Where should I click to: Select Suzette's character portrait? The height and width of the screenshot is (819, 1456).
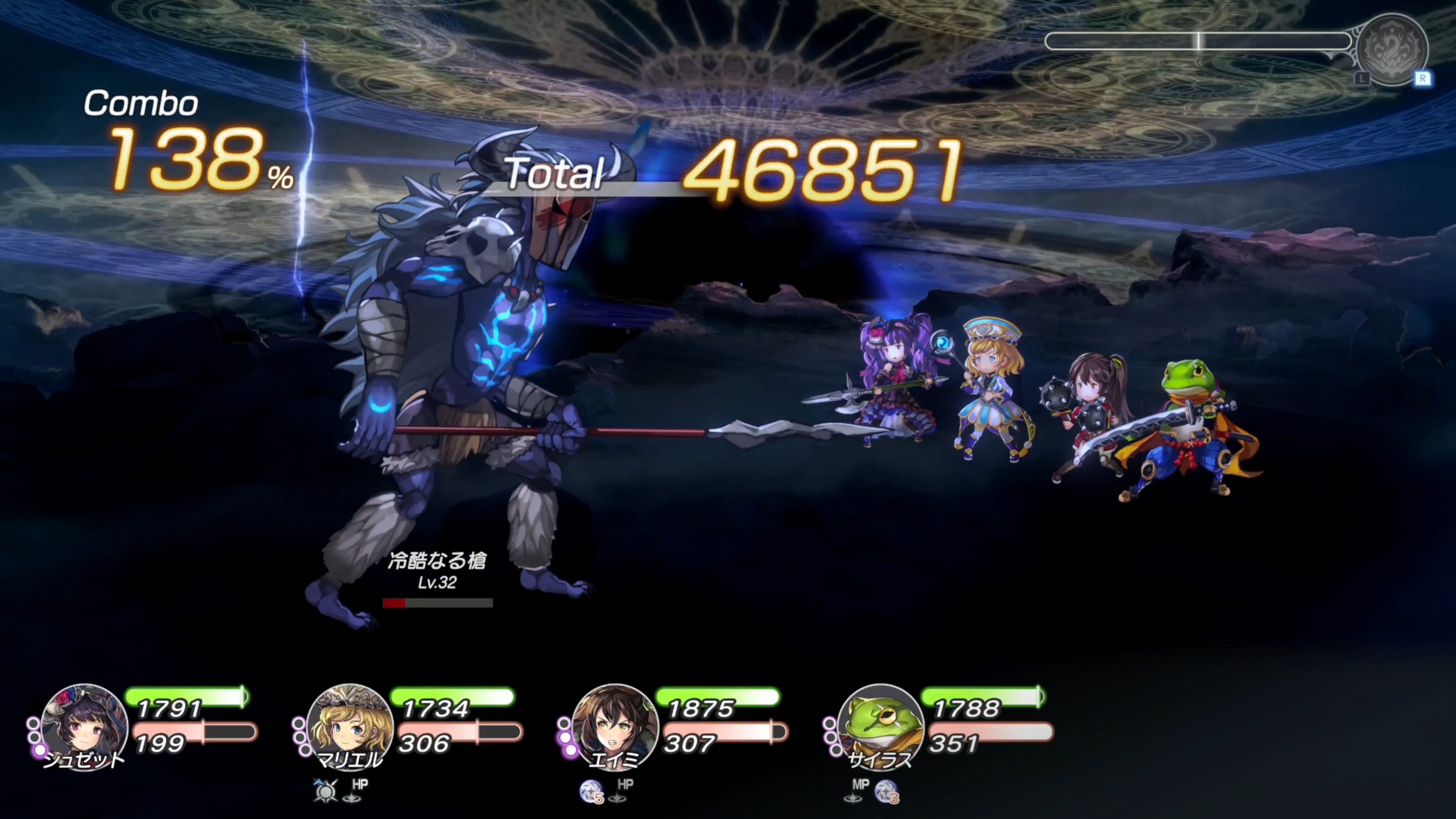pos(84,726)
